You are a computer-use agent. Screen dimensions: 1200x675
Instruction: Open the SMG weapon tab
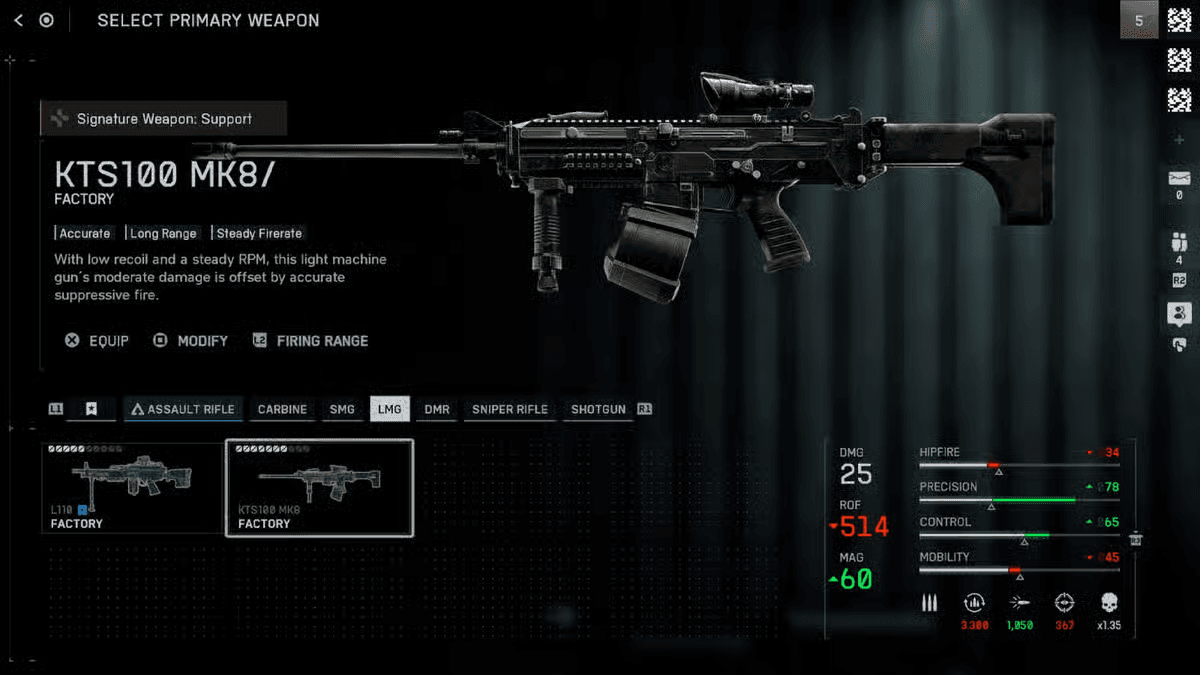coord(342,409)
